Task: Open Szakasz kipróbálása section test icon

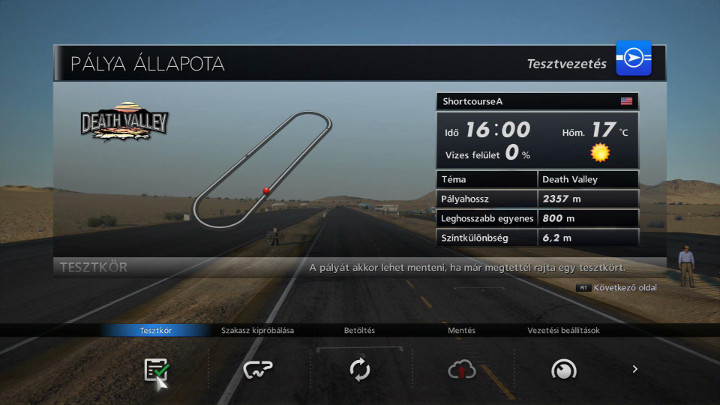Action: 258,370
